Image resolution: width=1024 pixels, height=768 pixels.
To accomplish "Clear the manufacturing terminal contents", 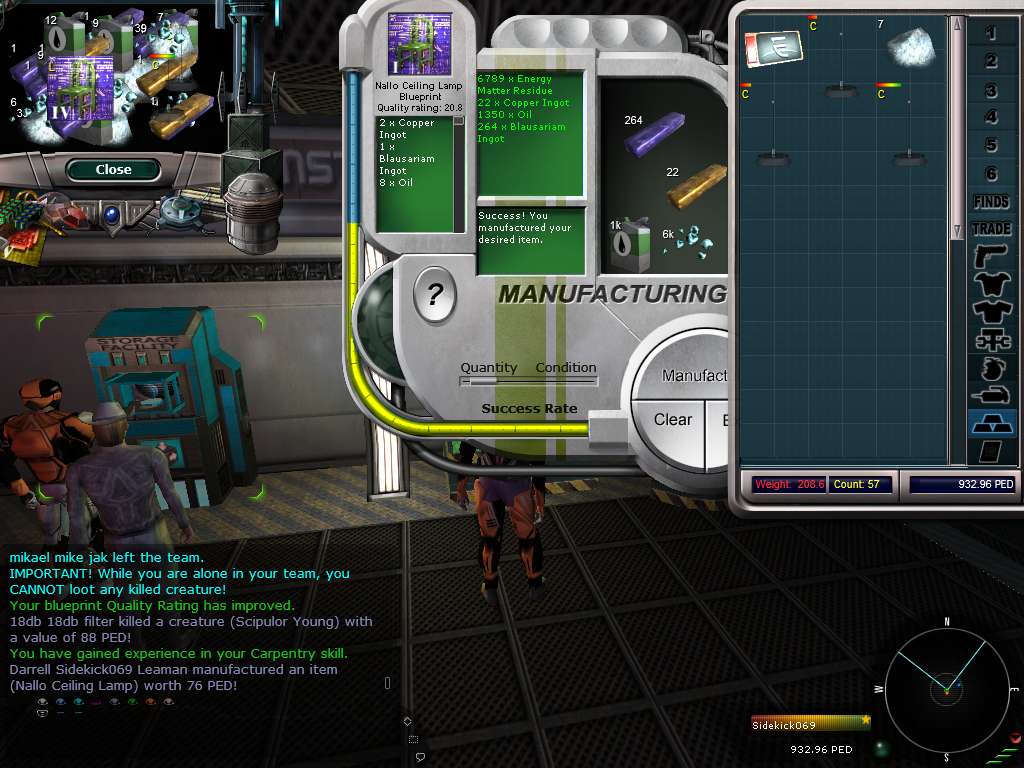I will click(672, 420).
